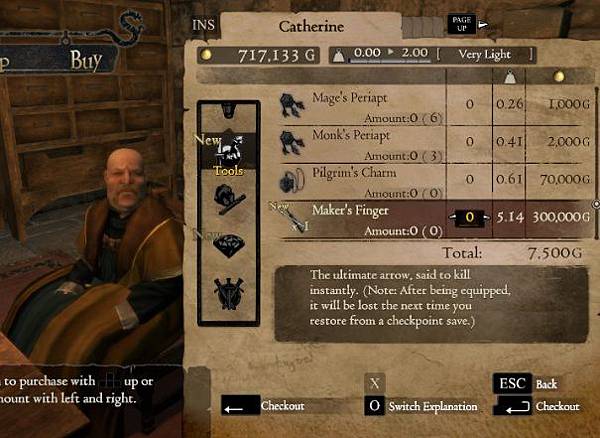Show the gemstone materials category
This screenshot has width=600, height=438.
tap(228, 245)
